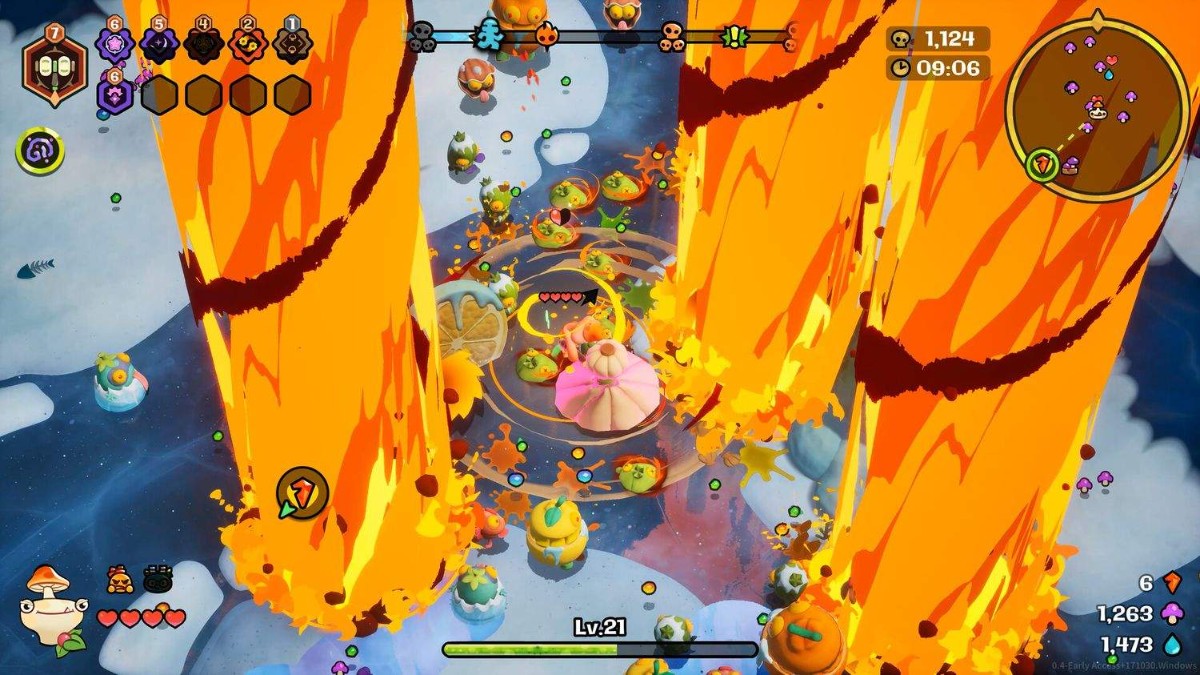Viewport: 1200px width, 675px height.
Task: Choose the dark level 4 skill icon
Action: click(204, 44)
